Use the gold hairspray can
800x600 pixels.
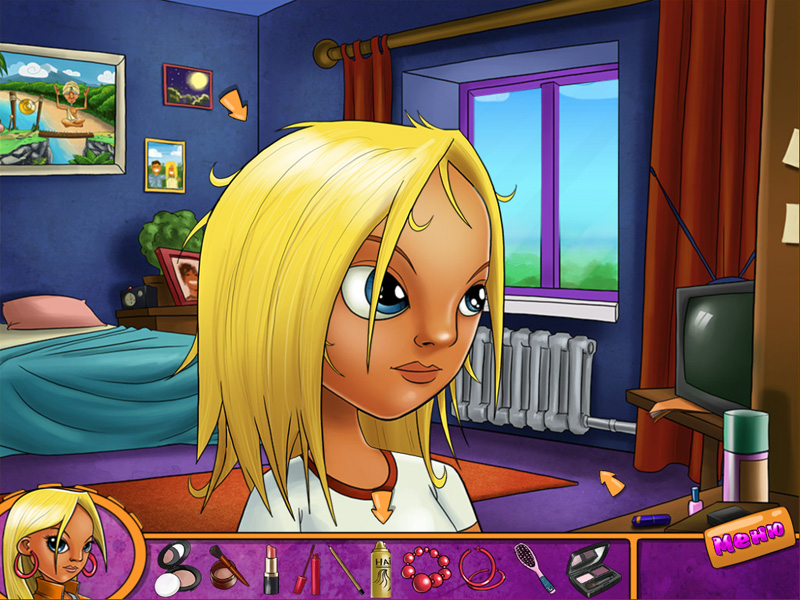point(381,569)
